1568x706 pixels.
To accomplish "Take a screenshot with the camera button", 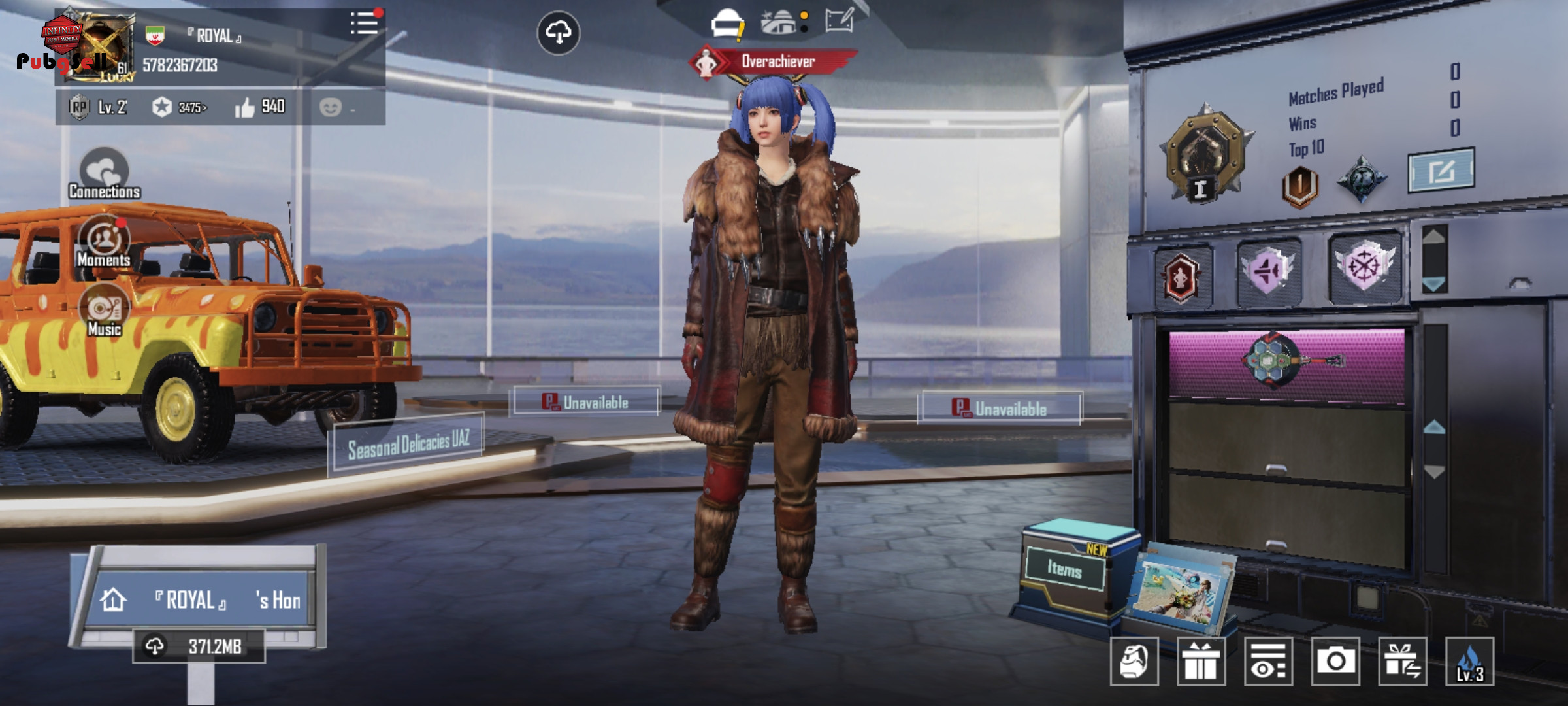I will click(1335, 661).
